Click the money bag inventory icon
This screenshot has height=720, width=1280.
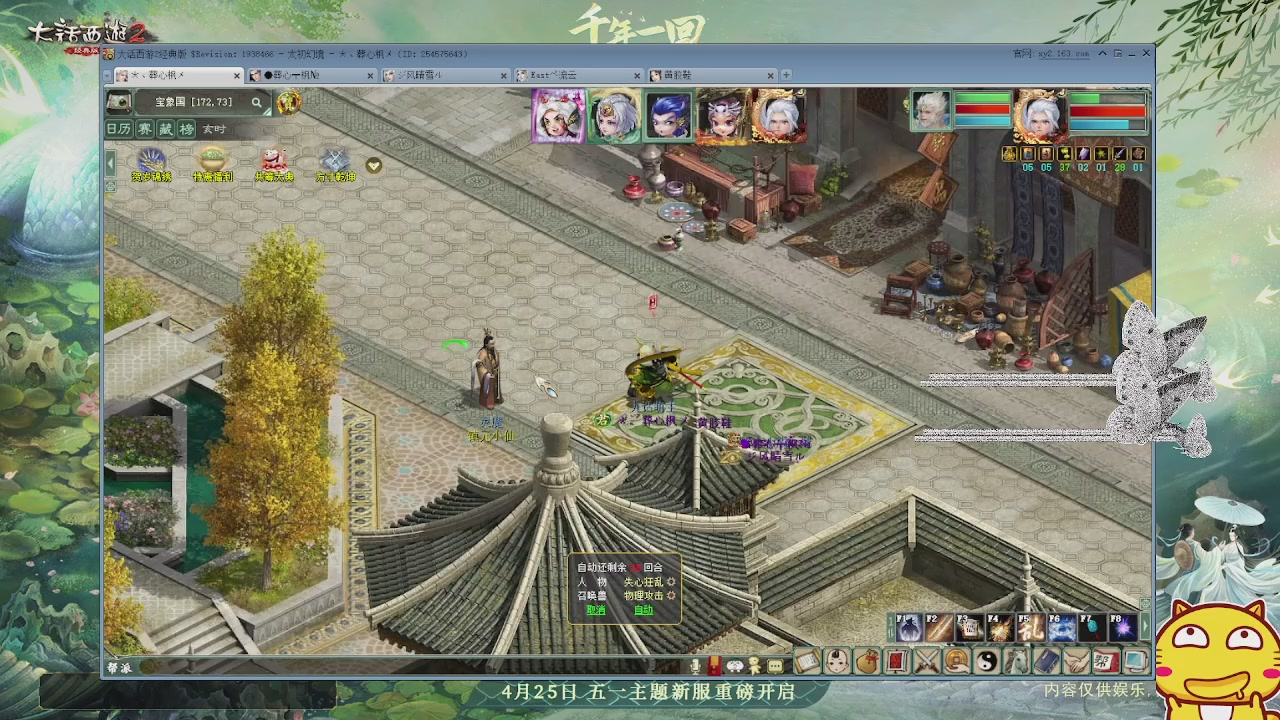click(866, 661)
